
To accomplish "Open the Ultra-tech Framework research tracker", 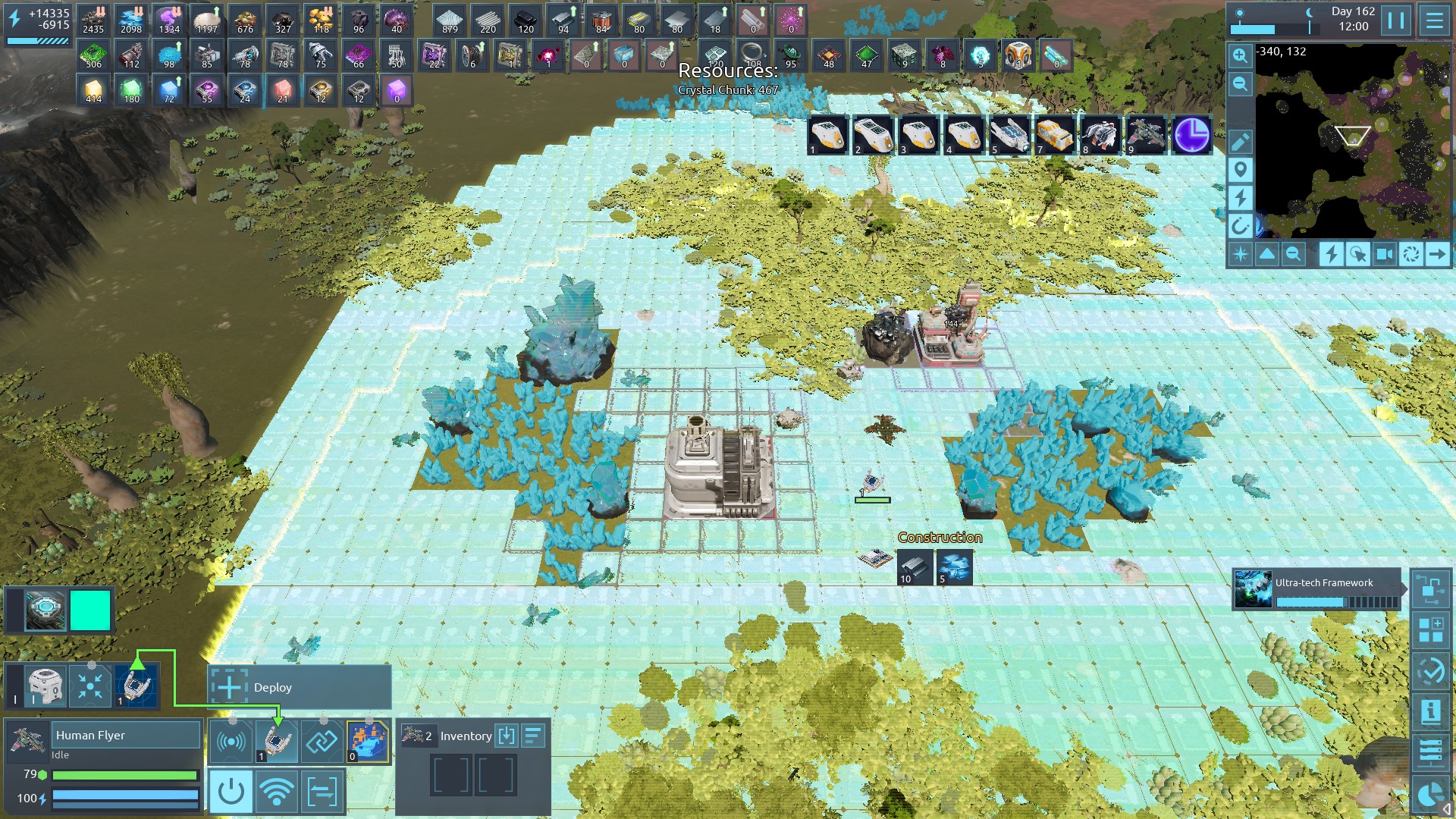I will pos(1316,589).
